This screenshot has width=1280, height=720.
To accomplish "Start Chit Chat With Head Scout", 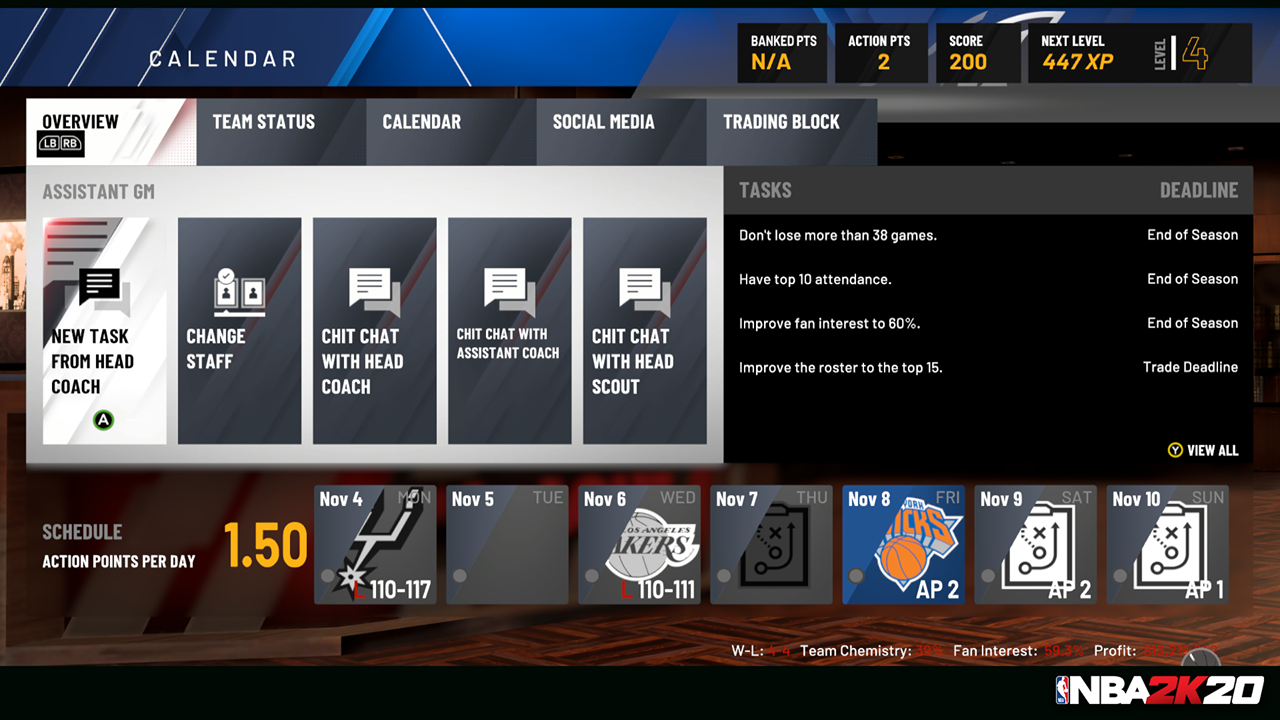I will [644, 330].
